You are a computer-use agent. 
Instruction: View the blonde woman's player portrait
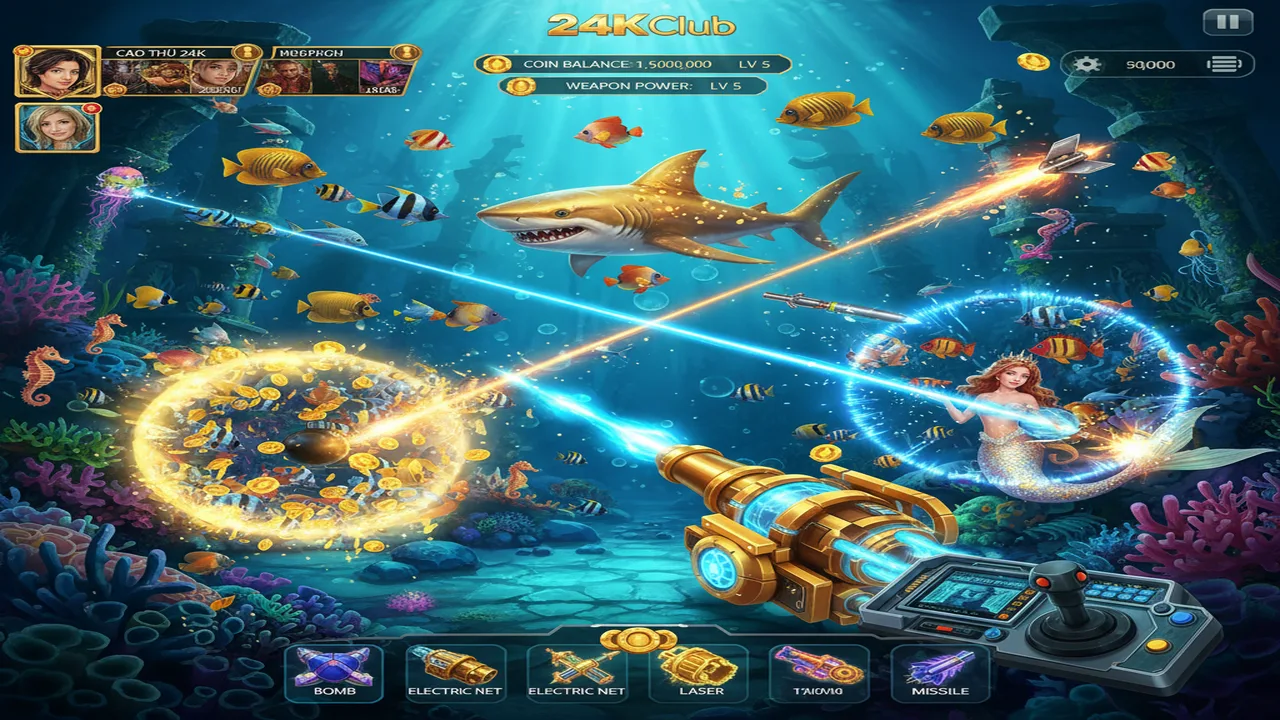pos(57,127)
